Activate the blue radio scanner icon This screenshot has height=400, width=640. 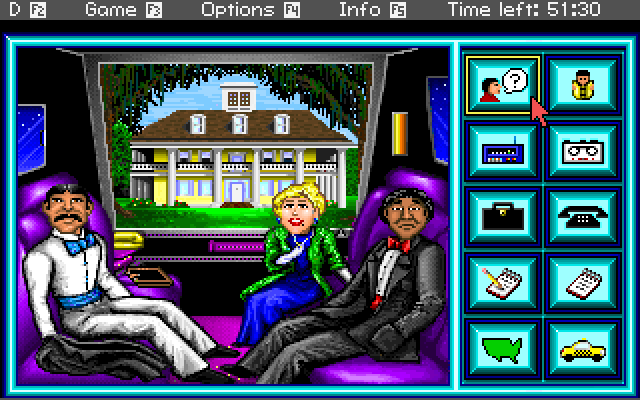point(503,152)
